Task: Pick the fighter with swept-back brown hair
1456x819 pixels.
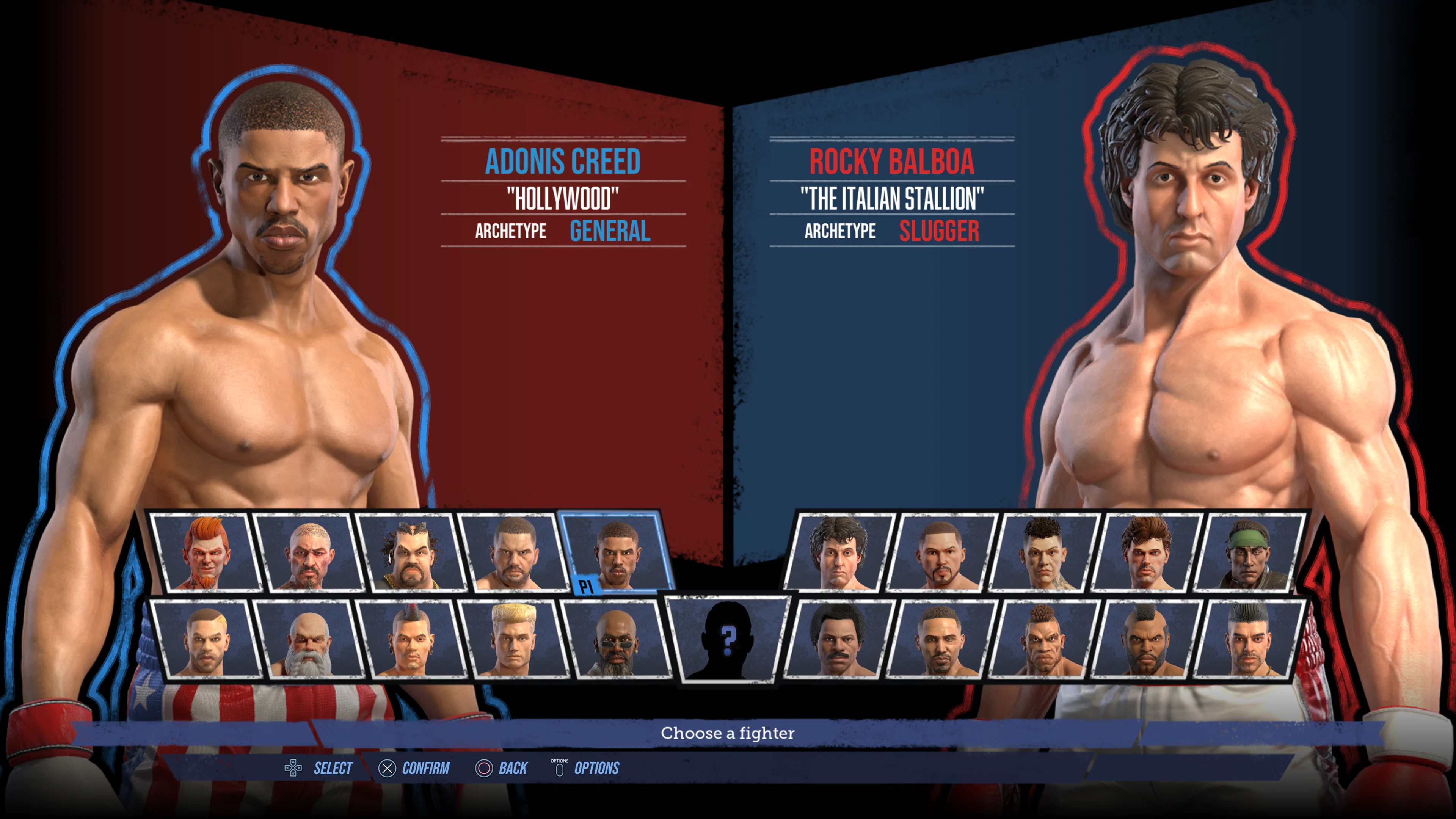Action: (1146, 552)
